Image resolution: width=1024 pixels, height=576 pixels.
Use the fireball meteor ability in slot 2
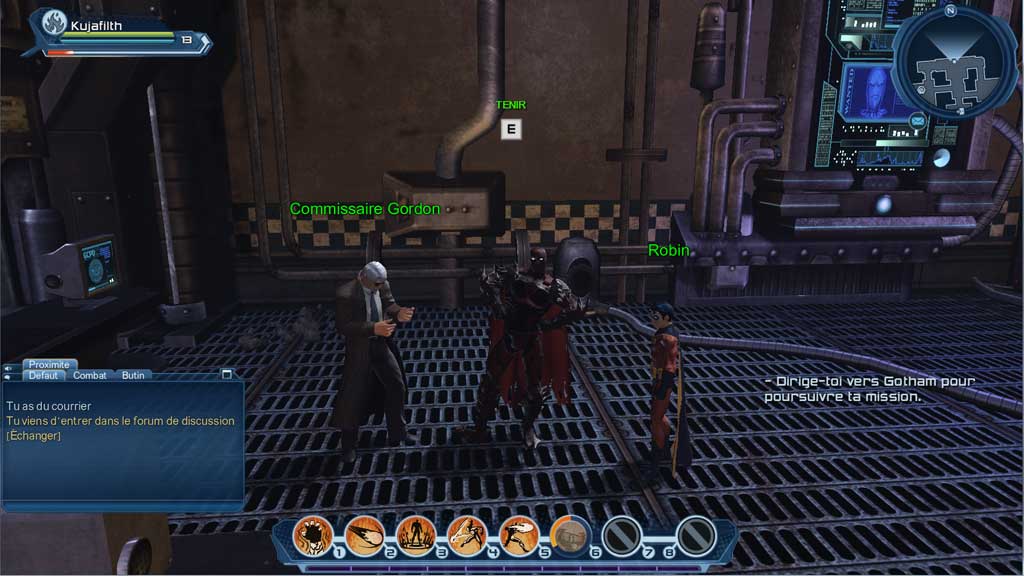pos(364,535)
